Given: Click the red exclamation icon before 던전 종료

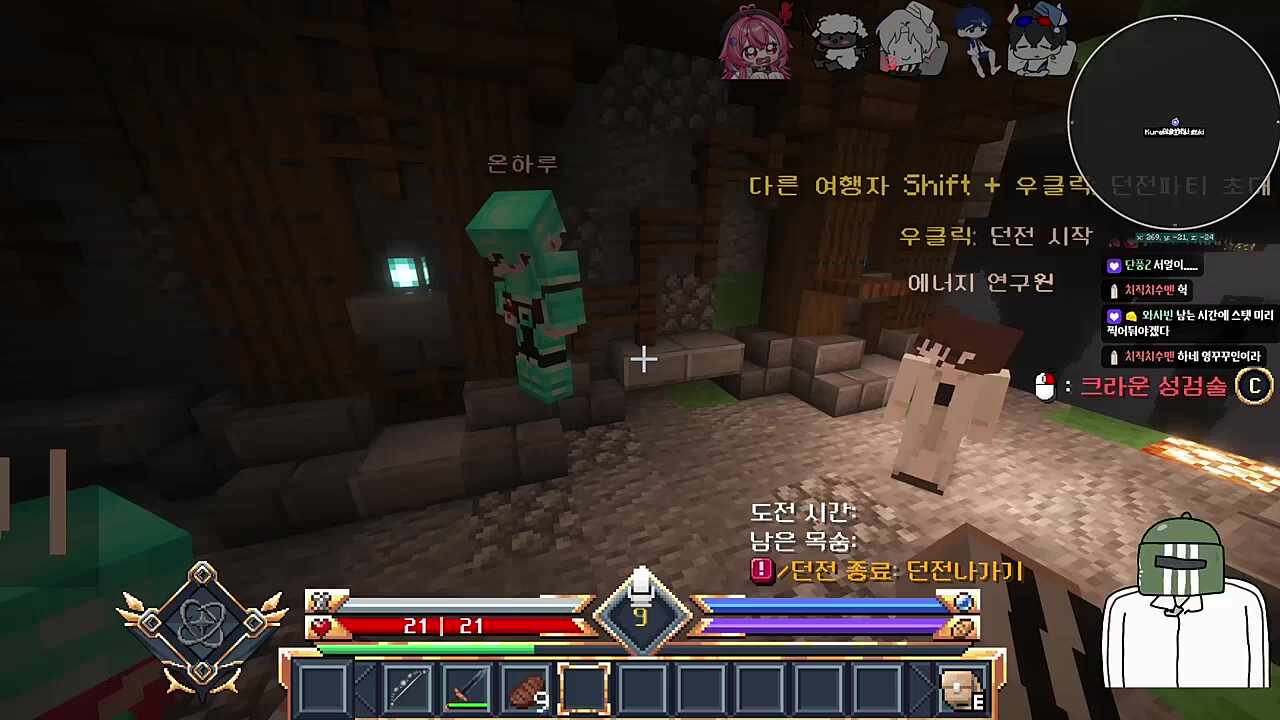Looking at the screenshot, I should 761,571.
